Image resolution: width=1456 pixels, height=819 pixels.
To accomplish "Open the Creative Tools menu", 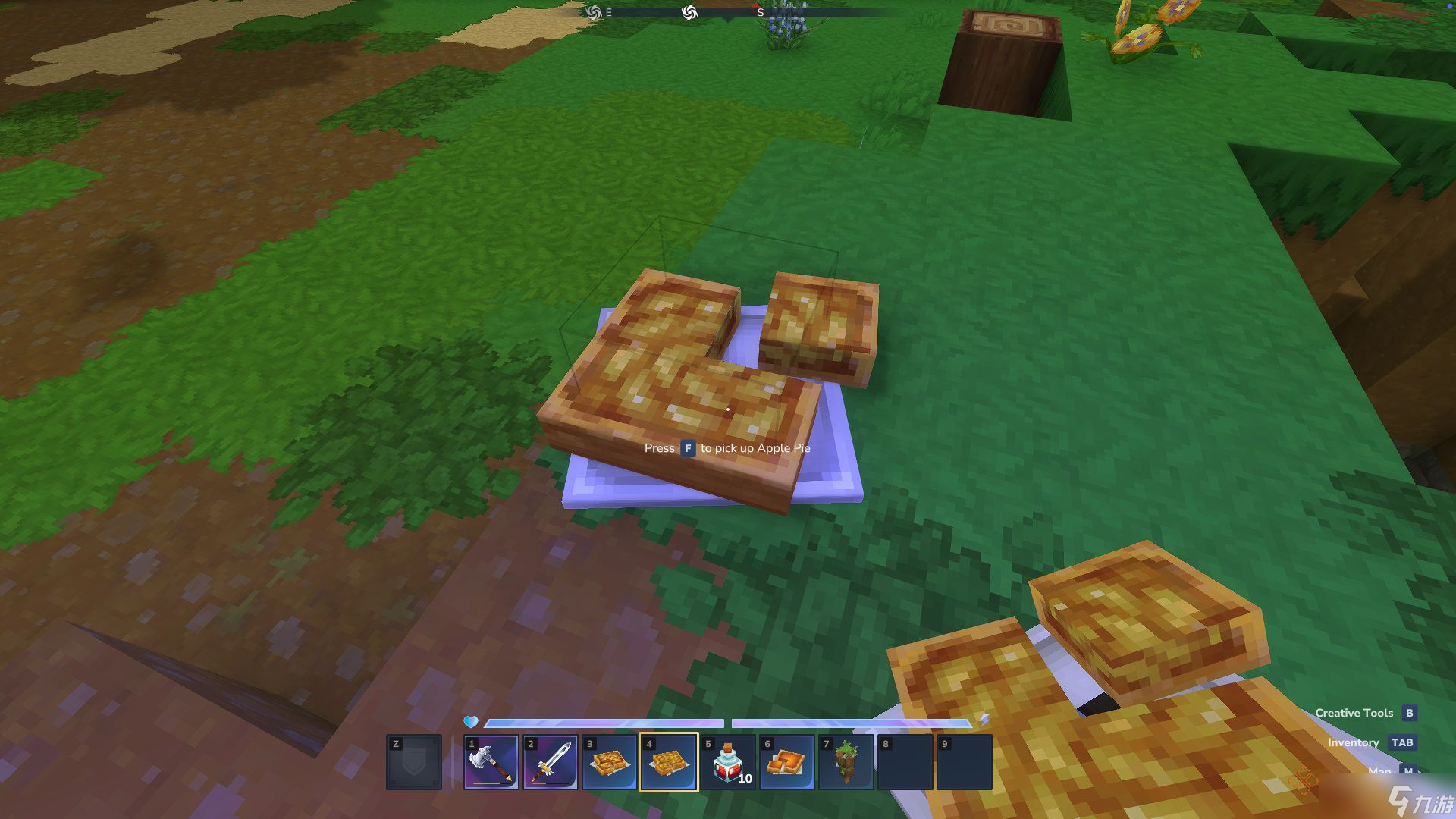I will pyautogui.click(x=1354, y=713).
